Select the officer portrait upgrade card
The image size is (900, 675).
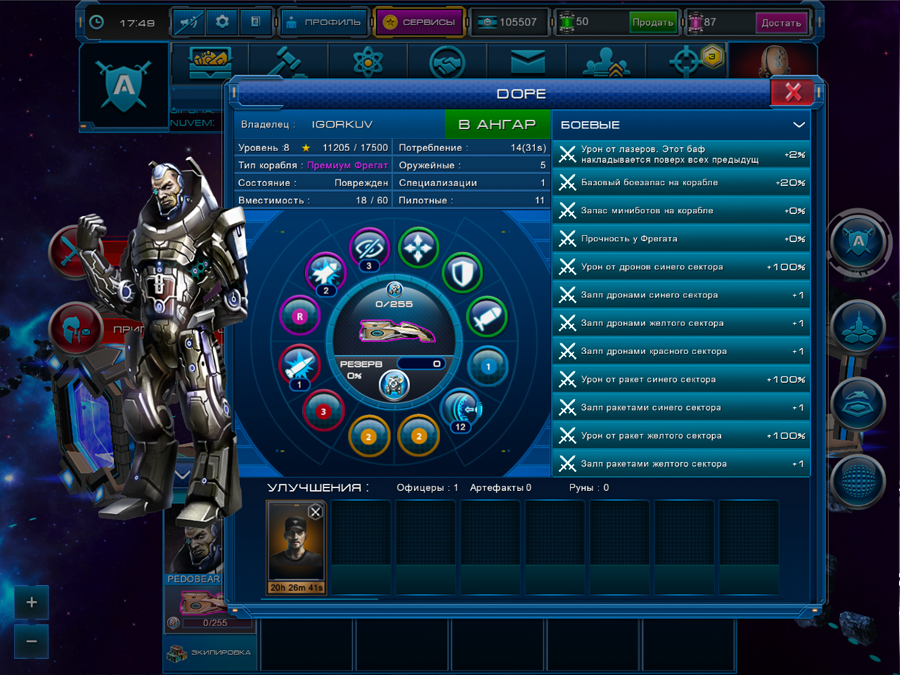coord(295,545)
